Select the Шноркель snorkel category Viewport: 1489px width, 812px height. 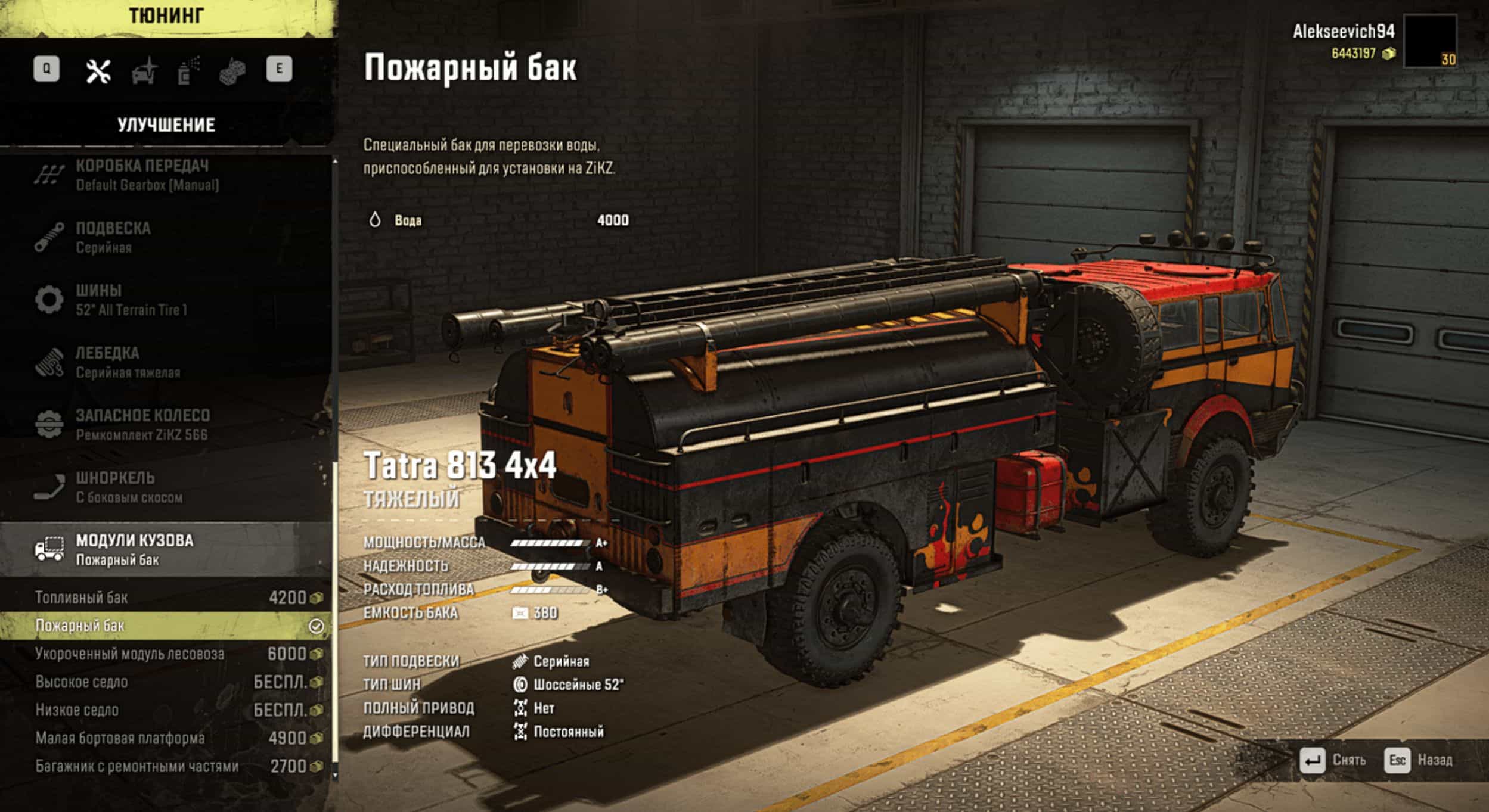coord(129,487)
